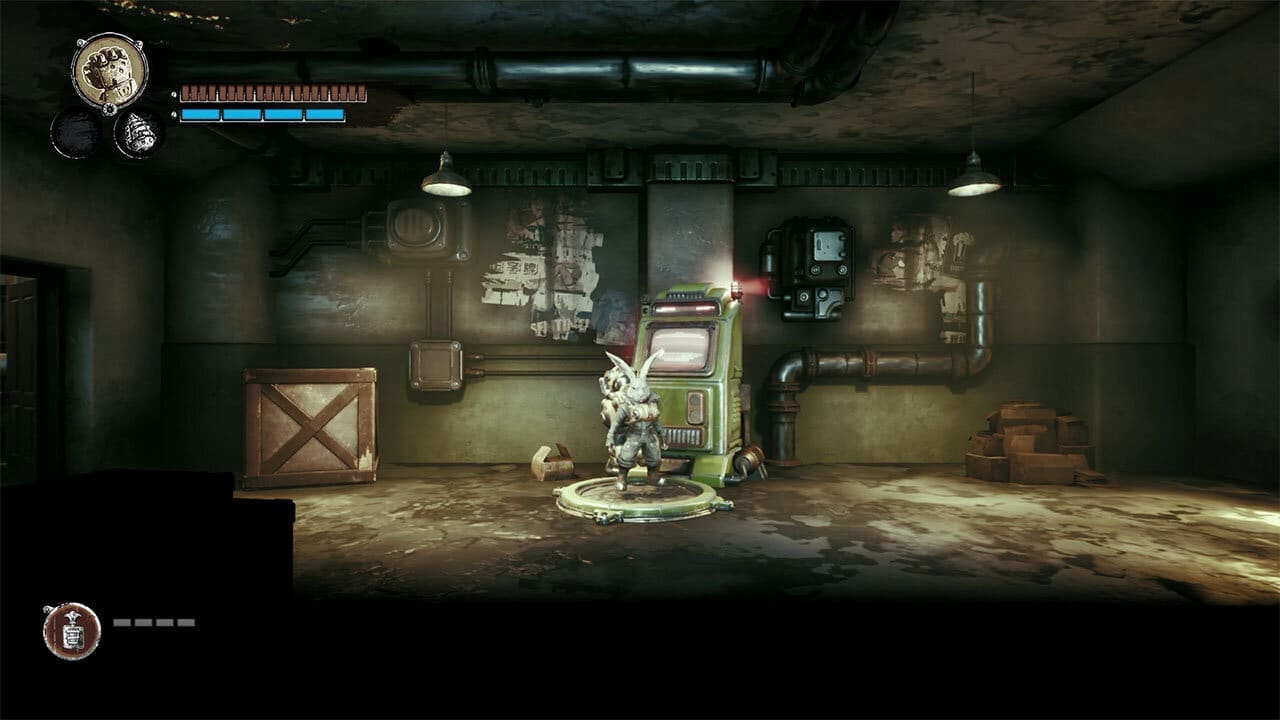The height and width of the screenshot is (720, 1280).
Task: Click the healing tonic bottle icon bottom-left
Action: click(70, 630)
